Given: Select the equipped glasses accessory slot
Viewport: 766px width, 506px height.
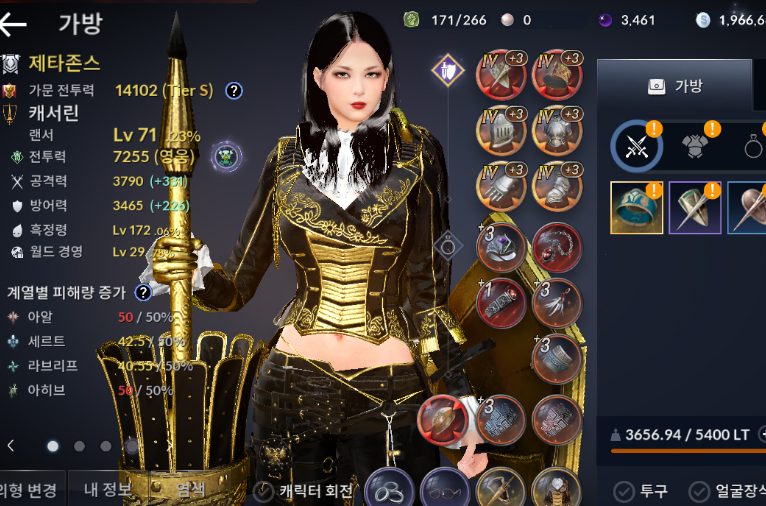Looking at the screenshot, I should tap(443, 489).
